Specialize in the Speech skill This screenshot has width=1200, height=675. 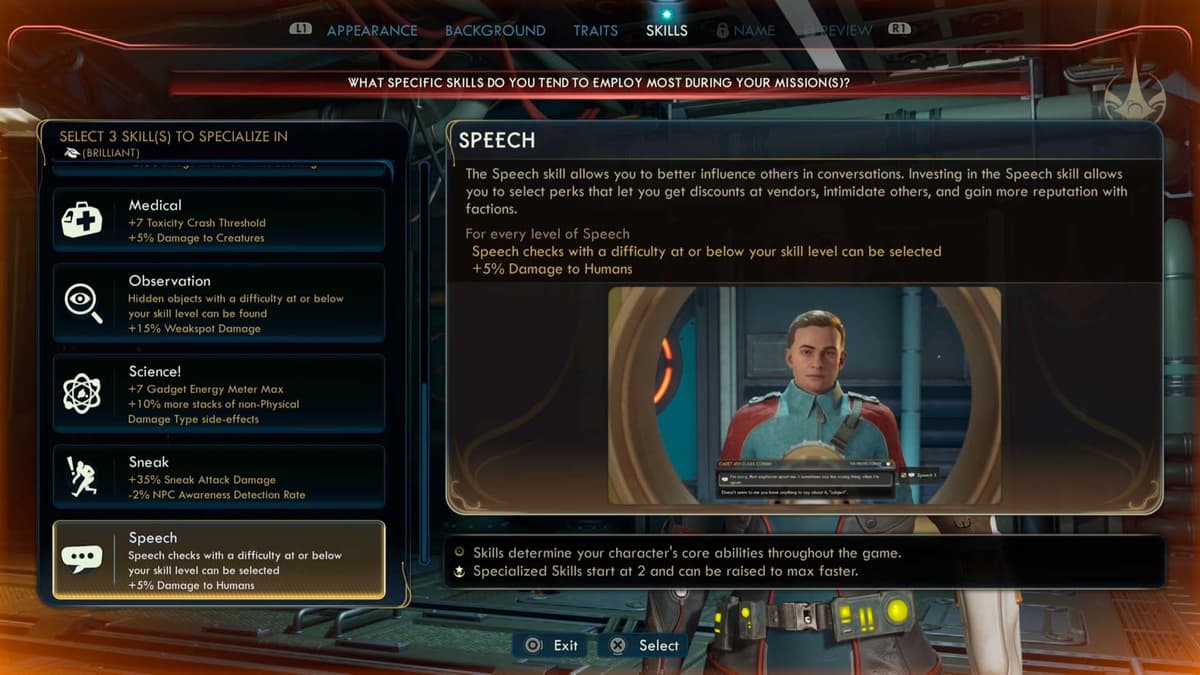(219, 560)
